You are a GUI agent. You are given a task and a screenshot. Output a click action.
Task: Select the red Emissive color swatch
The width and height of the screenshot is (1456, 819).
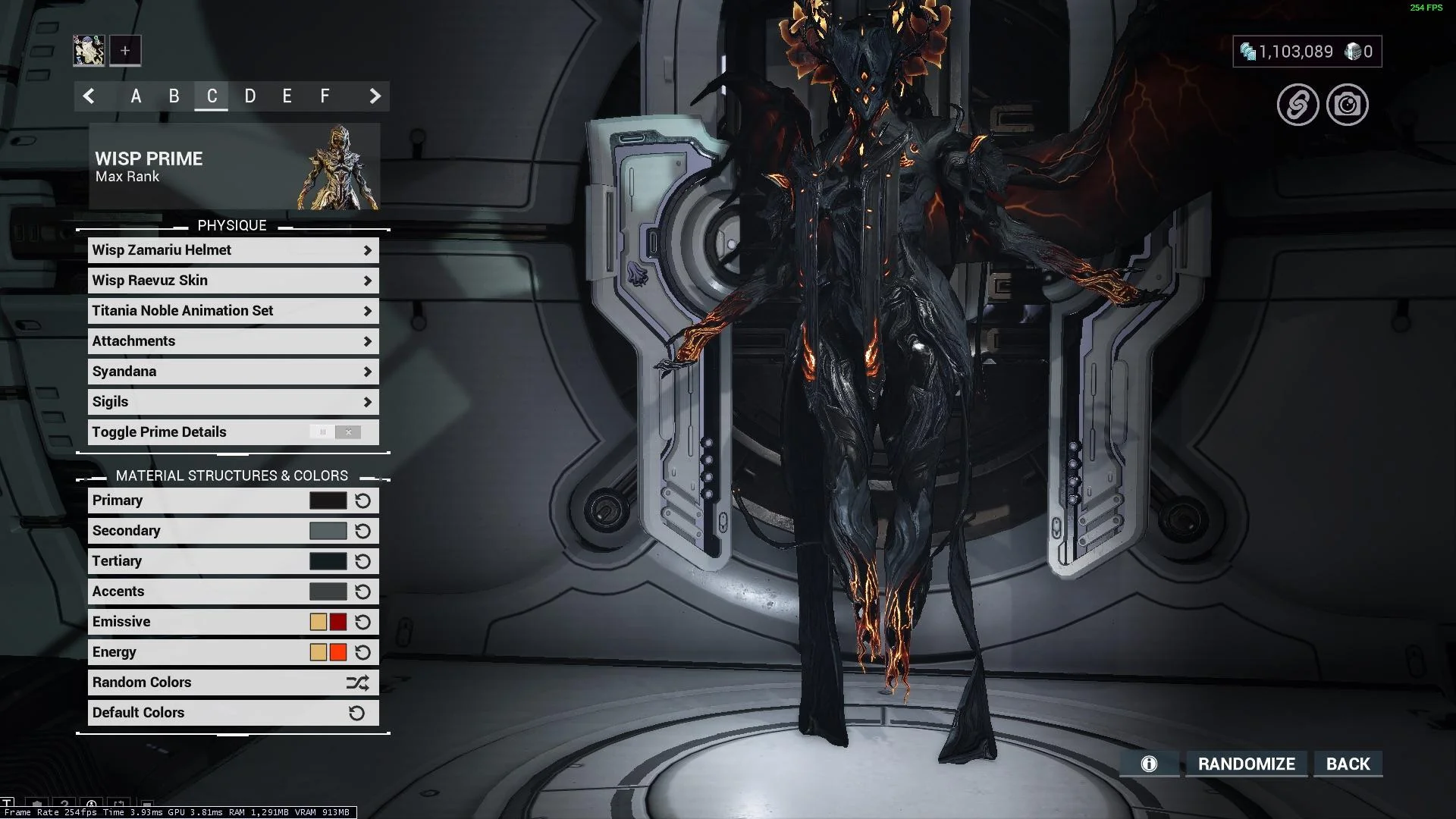pyautogui.click(x=338, y=622)
